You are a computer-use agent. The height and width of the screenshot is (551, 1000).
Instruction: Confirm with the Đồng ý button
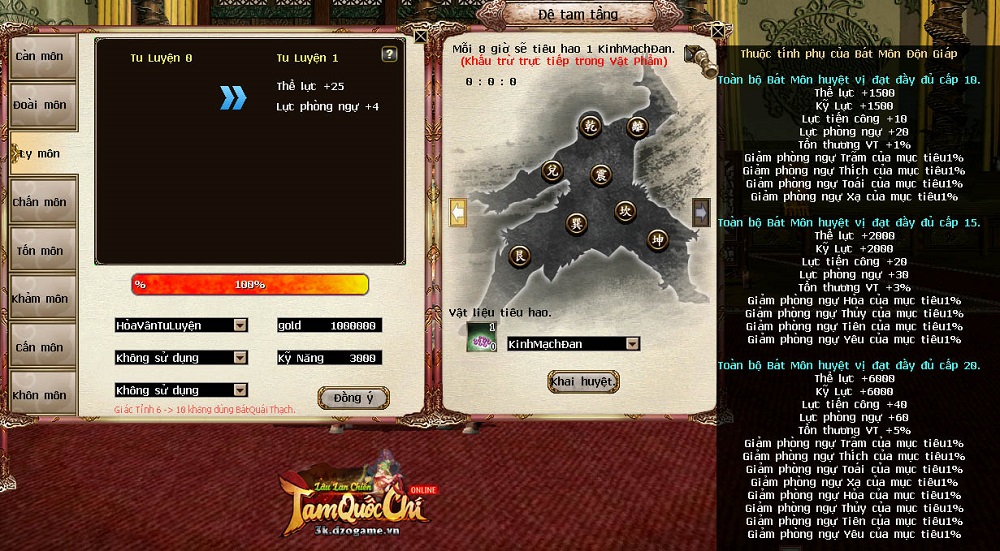[x=353, y=398]
